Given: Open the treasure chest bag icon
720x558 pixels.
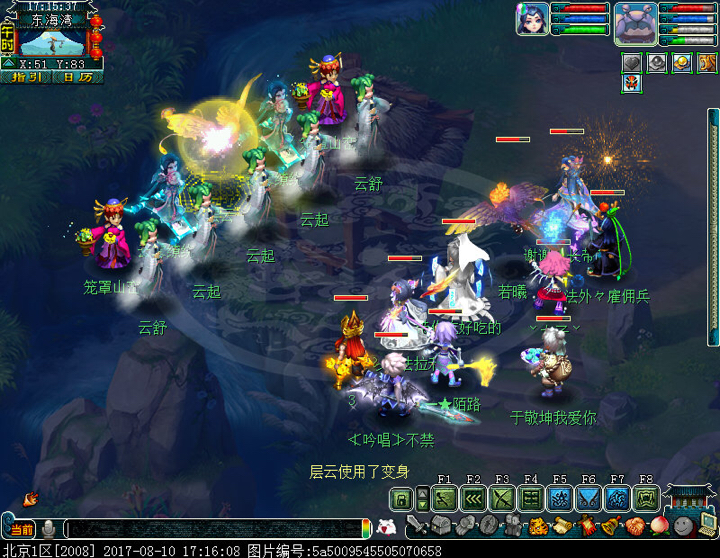Looking at the screenshot, I should click(x=441, y=525).
